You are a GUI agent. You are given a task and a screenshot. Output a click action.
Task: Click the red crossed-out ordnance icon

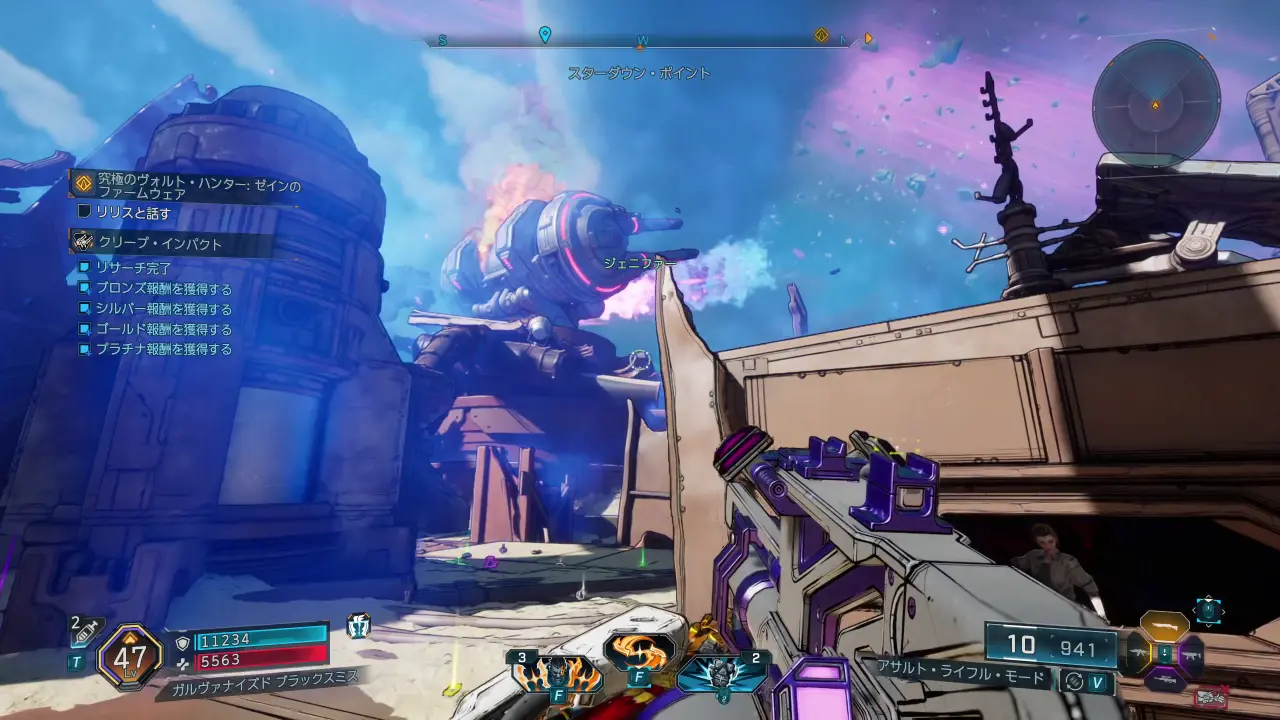(x=1210, y=696)
